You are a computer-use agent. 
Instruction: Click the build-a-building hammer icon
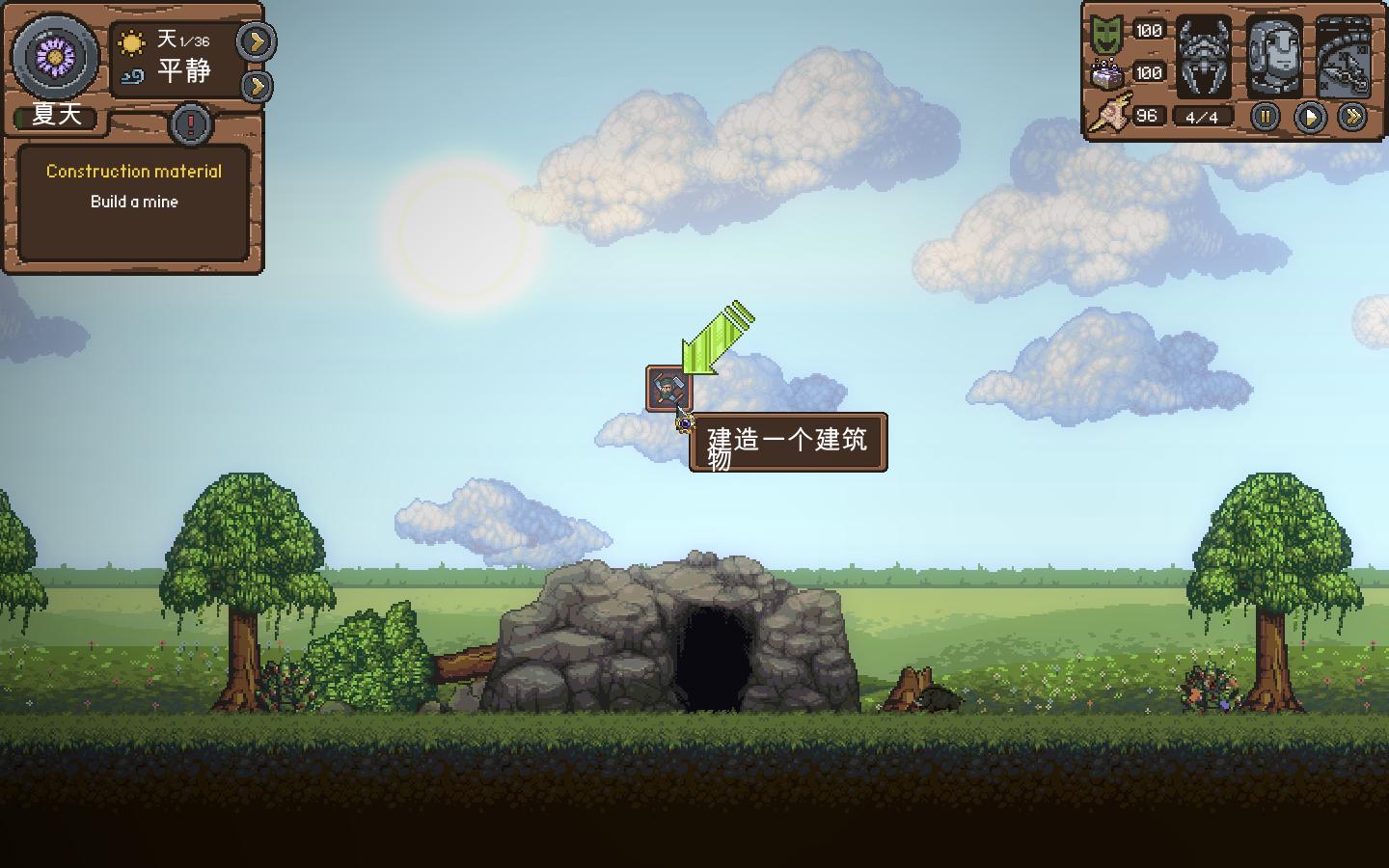[668, 388]
